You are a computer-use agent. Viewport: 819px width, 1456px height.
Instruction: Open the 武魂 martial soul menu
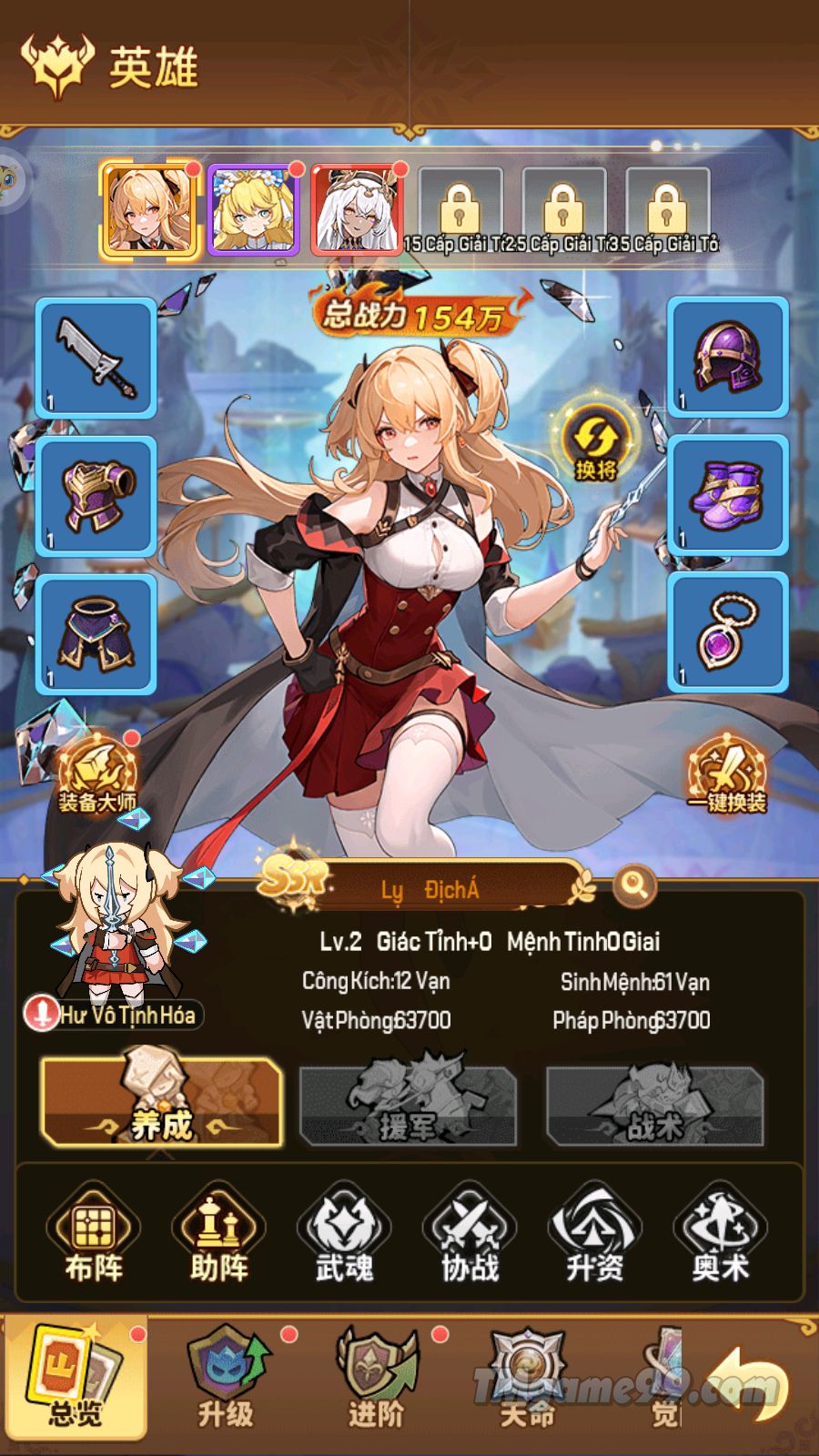coord(344,1236)
